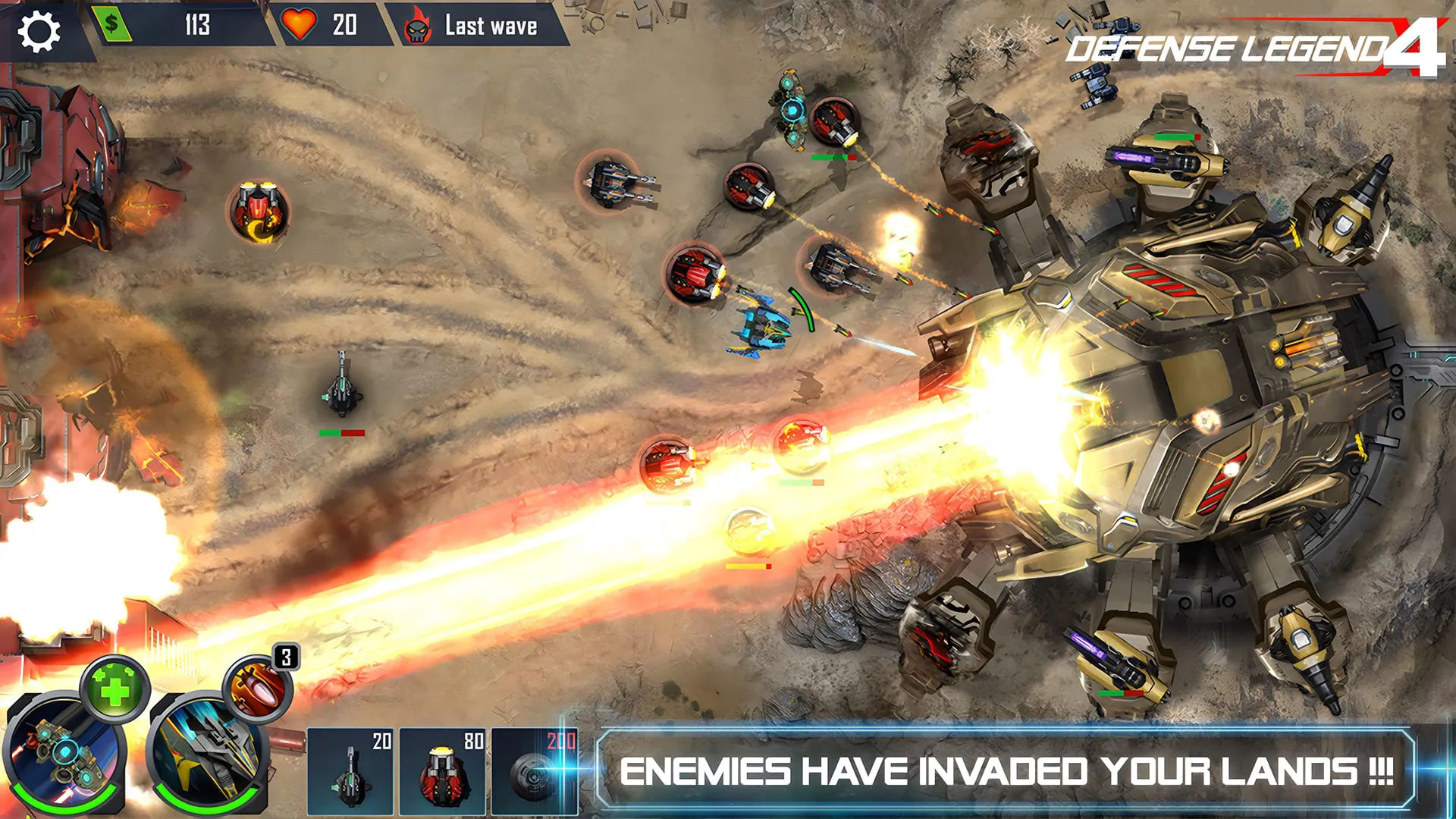Click the 20 lives counter value

(345, 25)
